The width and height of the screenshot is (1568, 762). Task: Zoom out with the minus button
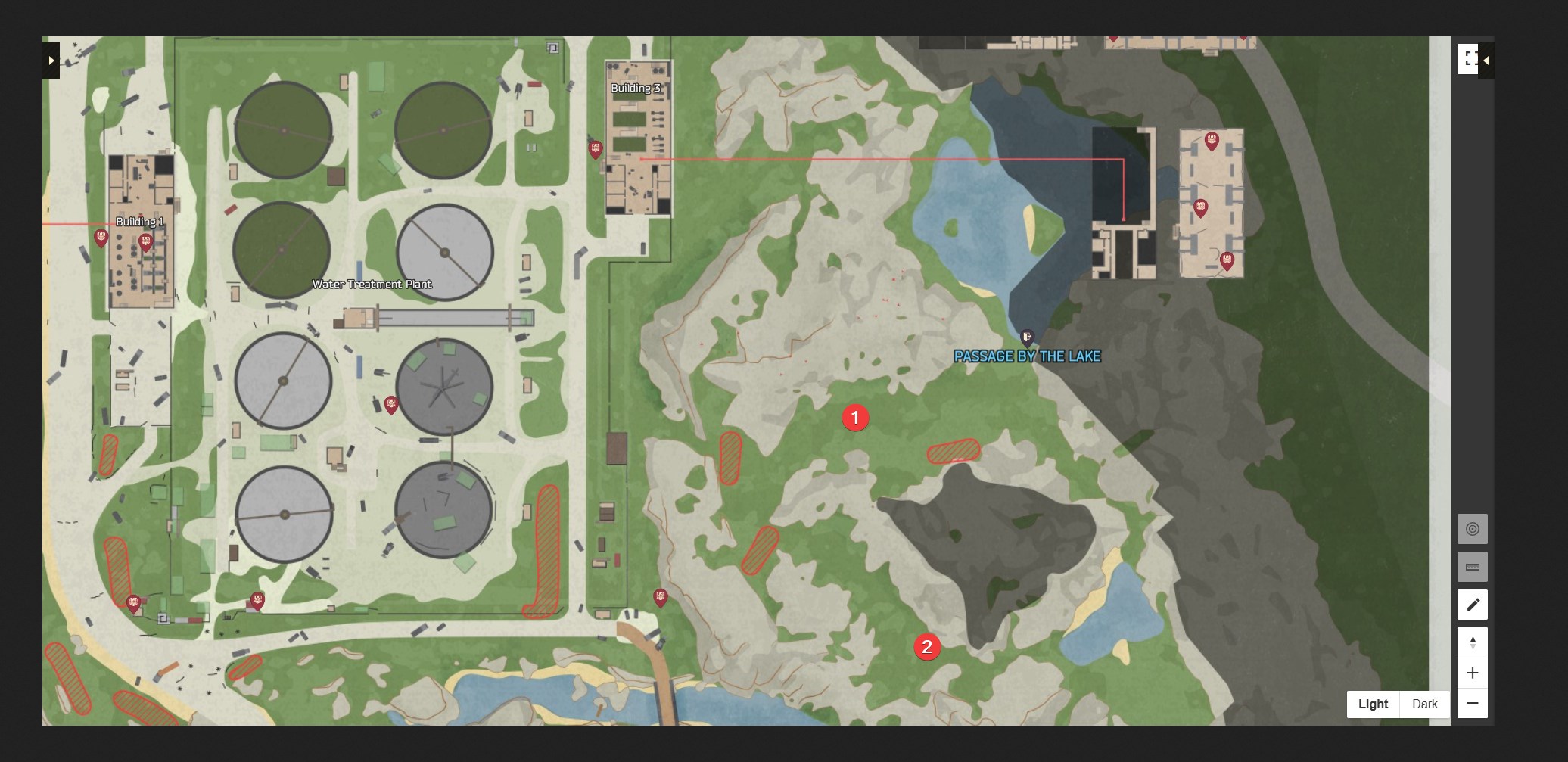coord(1472,703)
